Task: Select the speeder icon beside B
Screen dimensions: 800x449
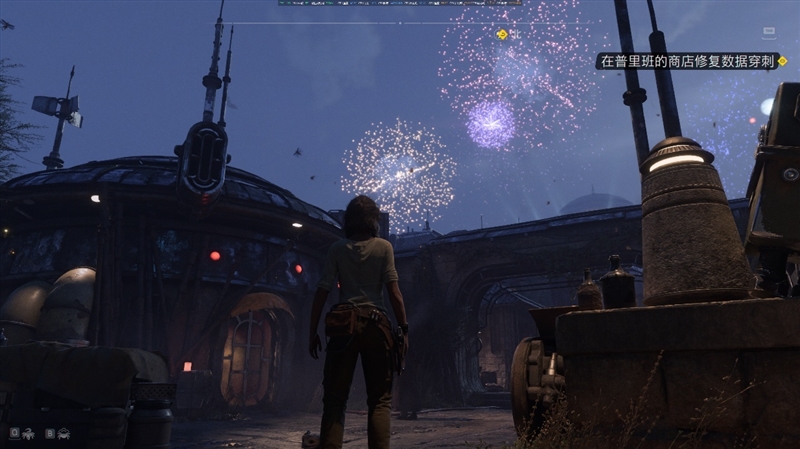Action: (63, 433)
